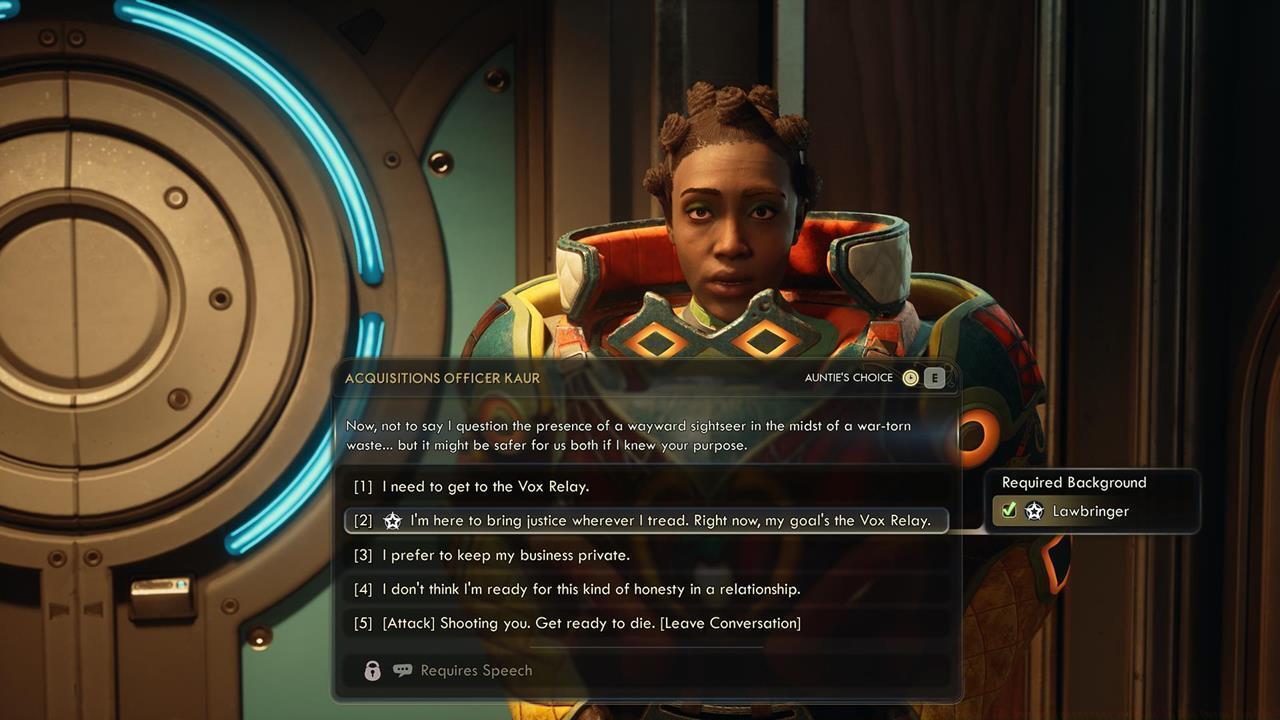Click the Requires Speech chat bubble icon
This screenshot has height=720, width=1280.
tap(403, 669)
